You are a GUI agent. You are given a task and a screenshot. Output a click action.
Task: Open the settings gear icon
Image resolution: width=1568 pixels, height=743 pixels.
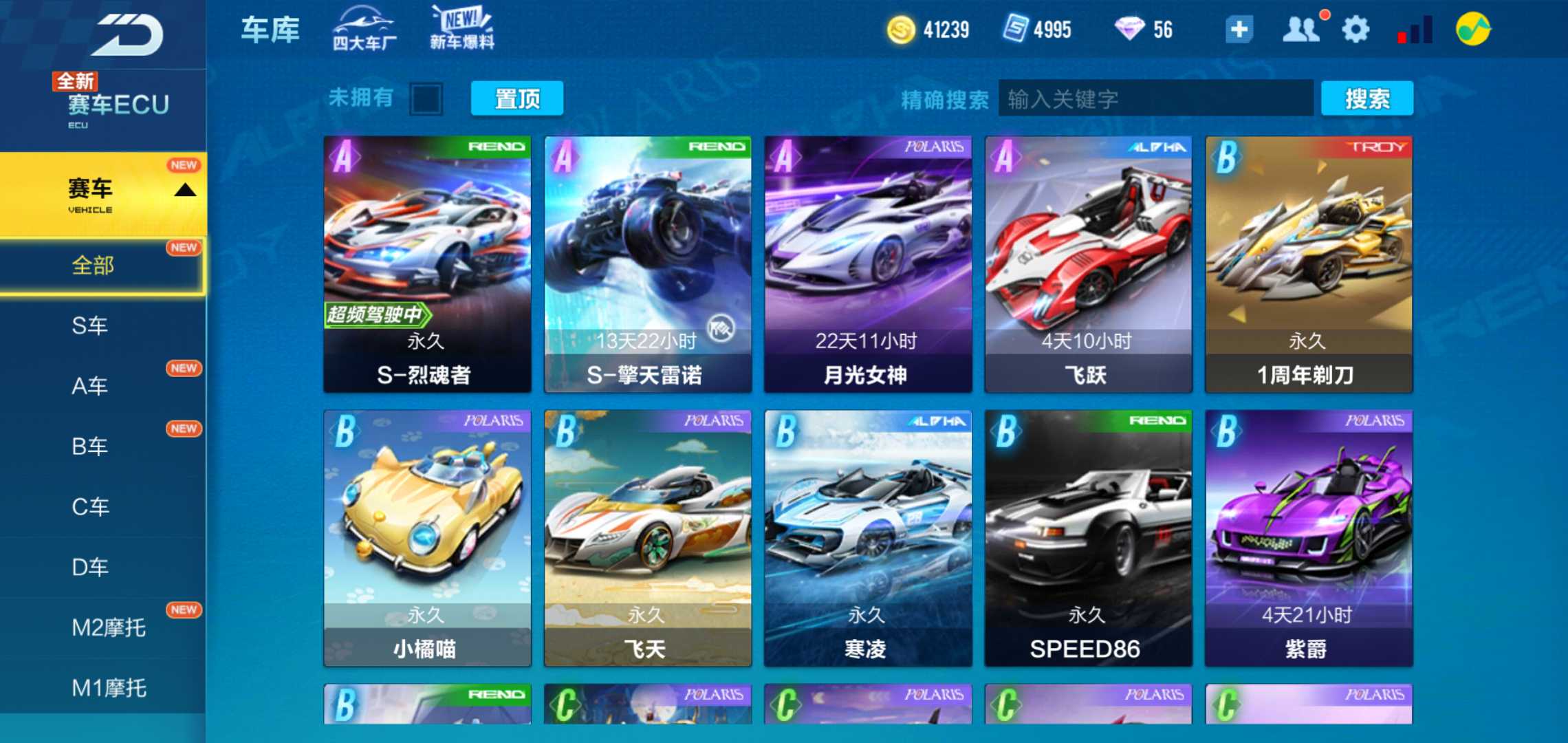[x=1353, y=29]
